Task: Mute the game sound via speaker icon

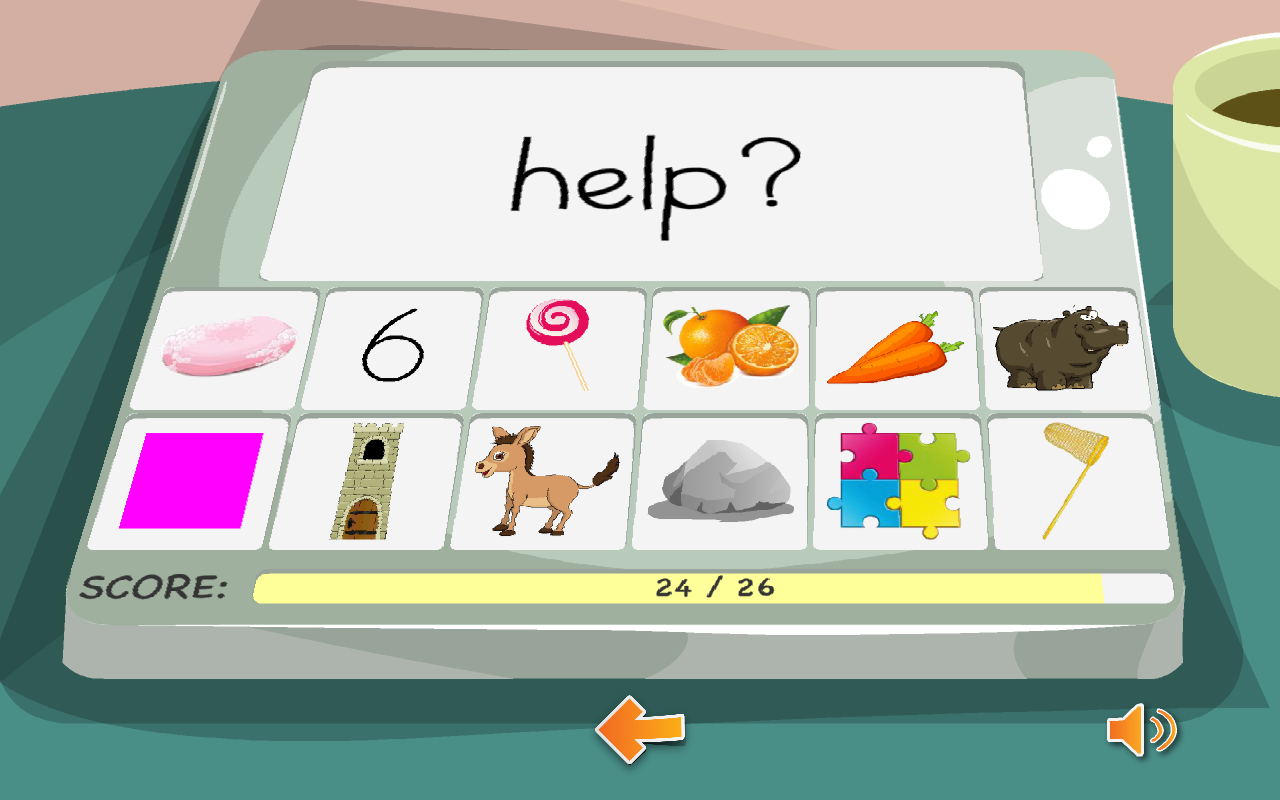Action: coord(1143,731)
